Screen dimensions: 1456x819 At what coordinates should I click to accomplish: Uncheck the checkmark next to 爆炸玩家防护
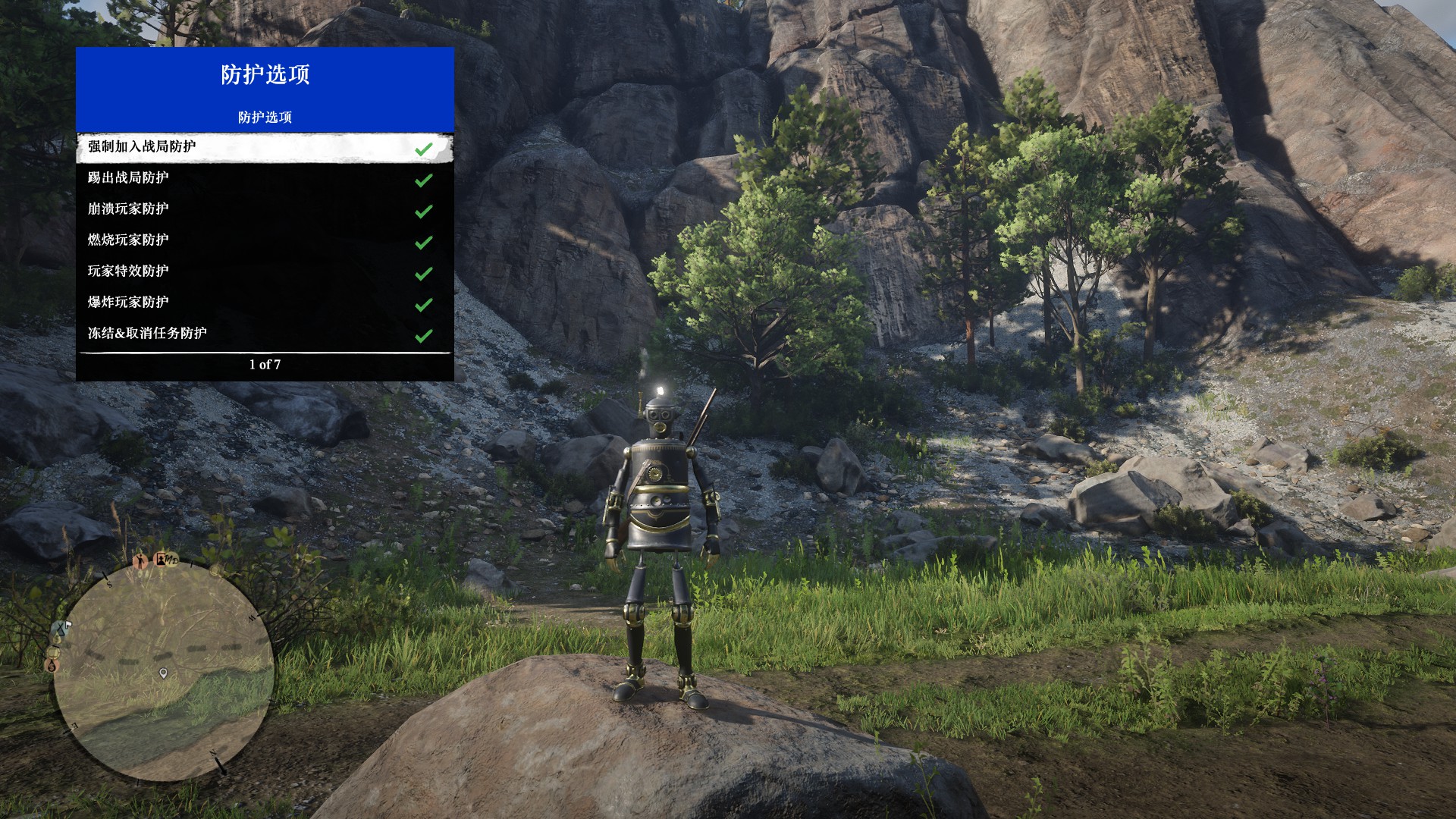tap(424, 304)
